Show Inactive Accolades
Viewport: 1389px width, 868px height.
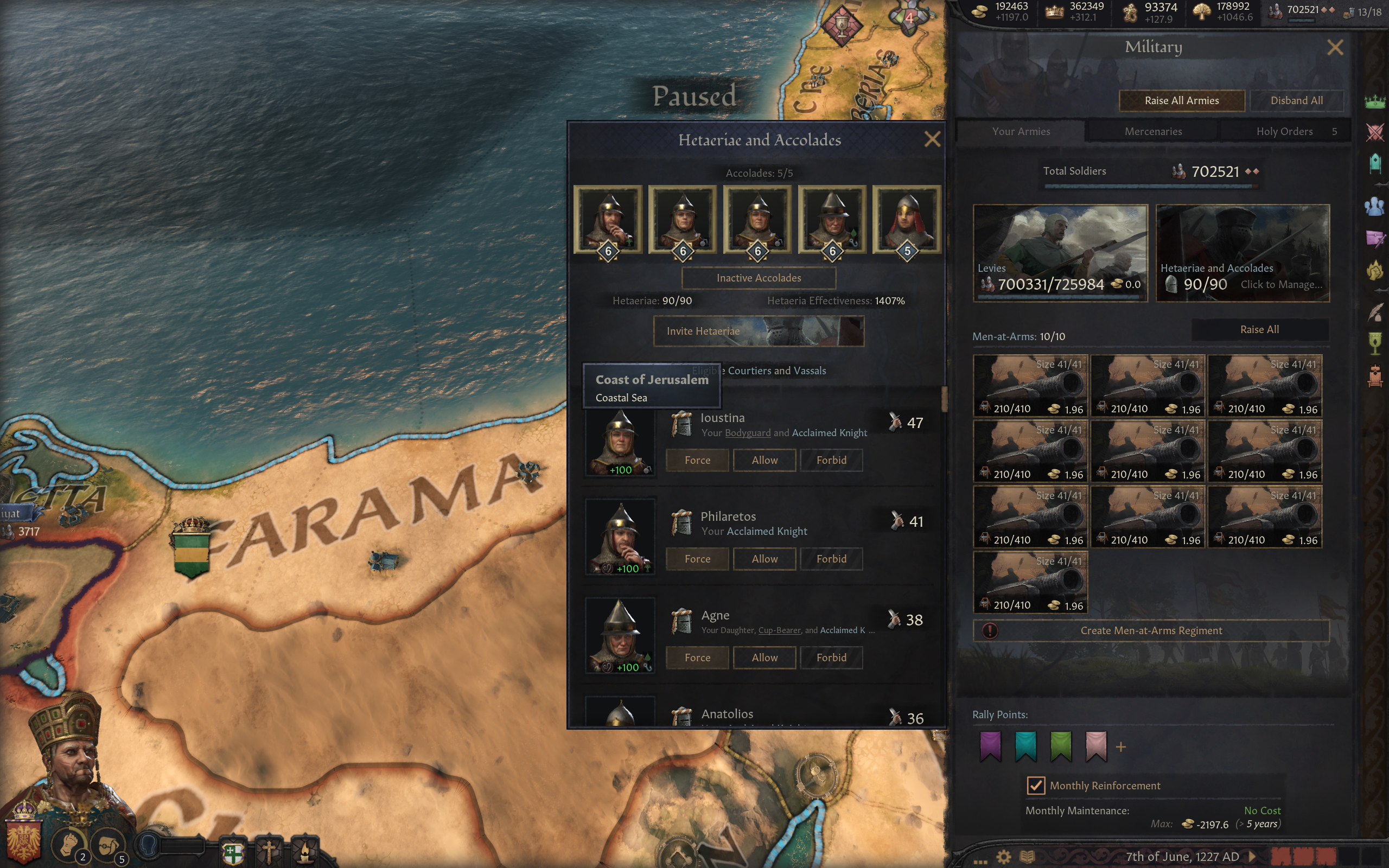point(758,278)
